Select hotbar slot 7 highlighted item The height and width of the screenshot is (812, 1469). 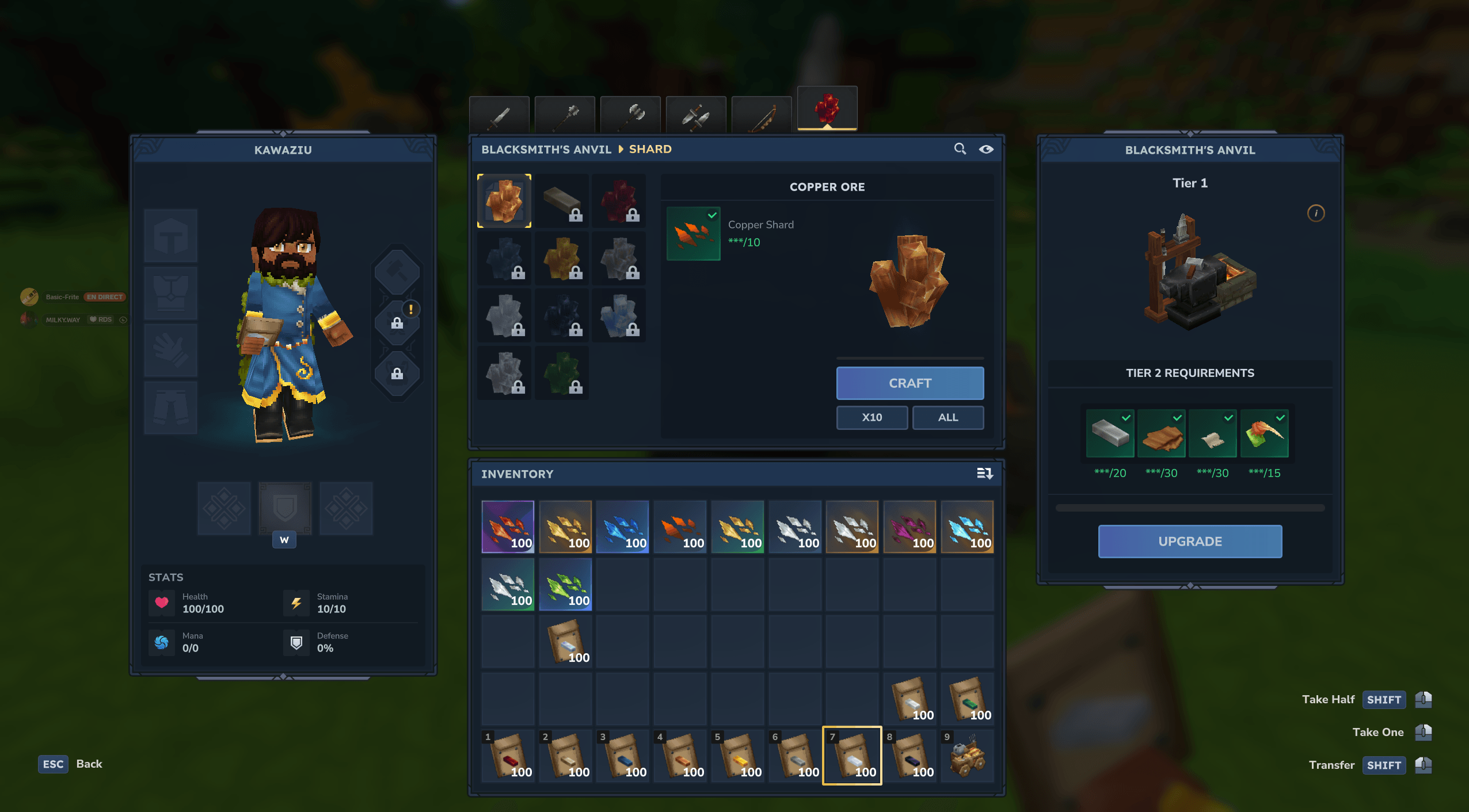852,756
